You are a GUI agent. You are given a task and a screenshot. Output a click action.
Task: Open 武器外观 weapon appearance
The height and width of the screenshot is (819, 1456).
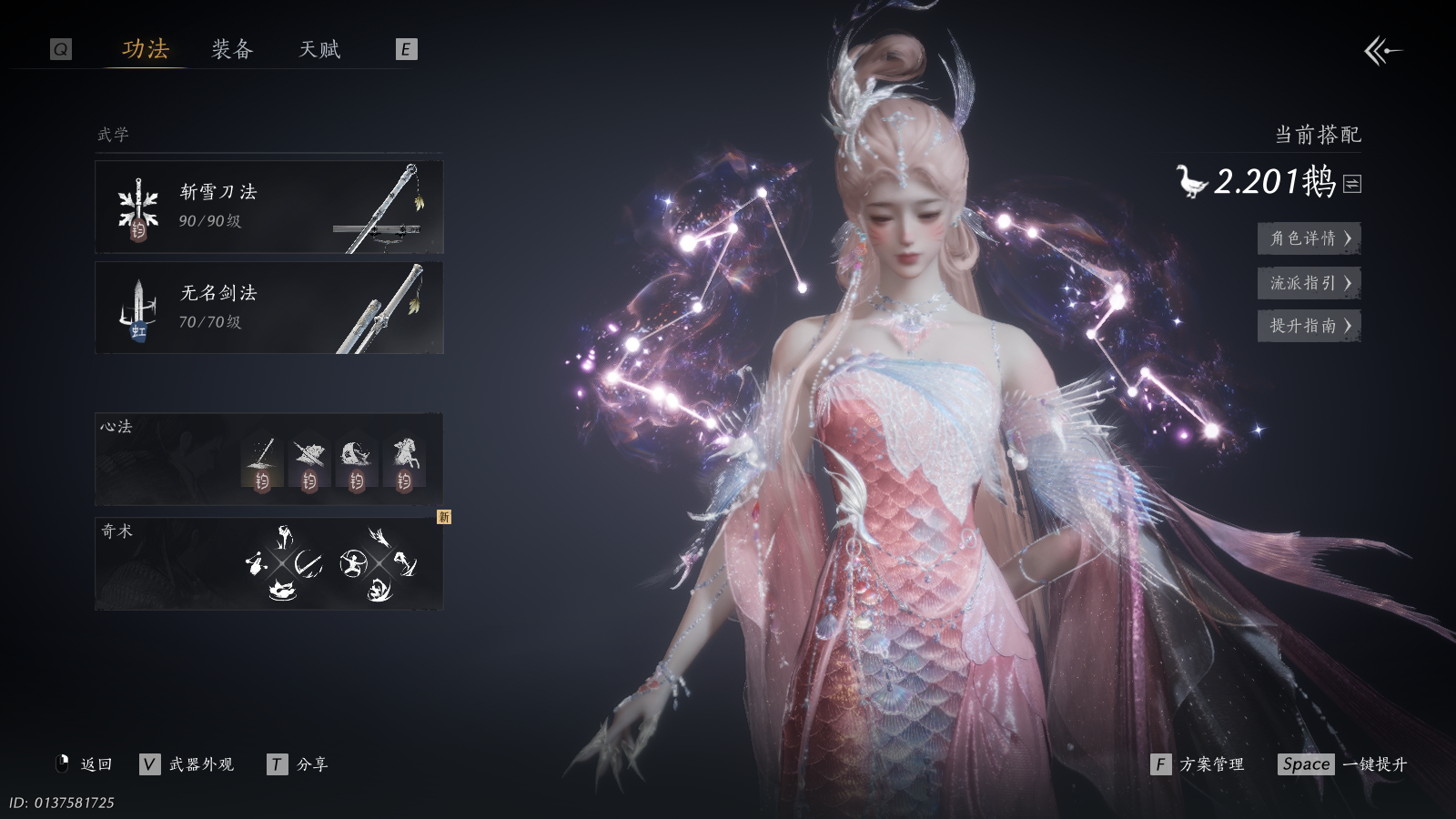click(187, 764)
